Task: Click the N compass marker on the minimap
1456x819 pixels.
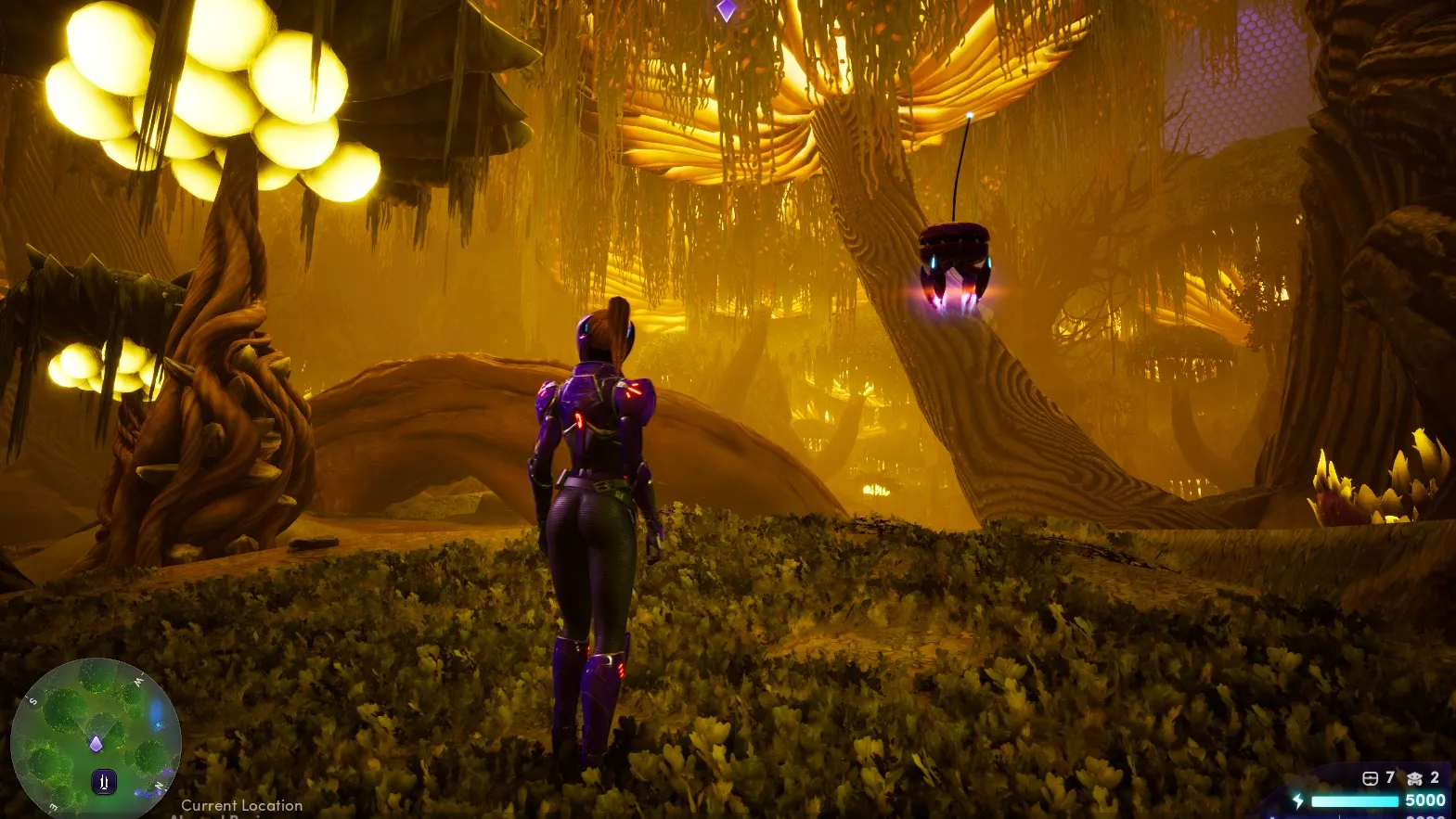Action: click(x=159, y=787)
